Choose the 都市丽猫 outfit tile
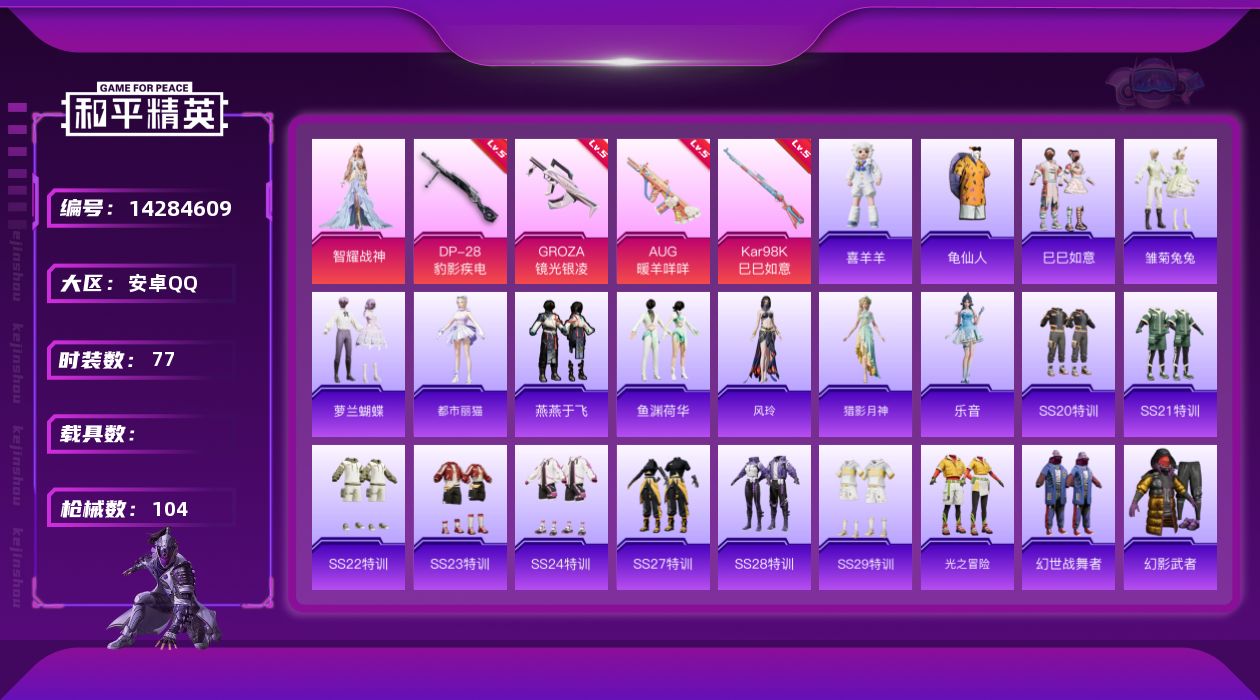This screenshot has height=700, width=1260. [460, 364]
